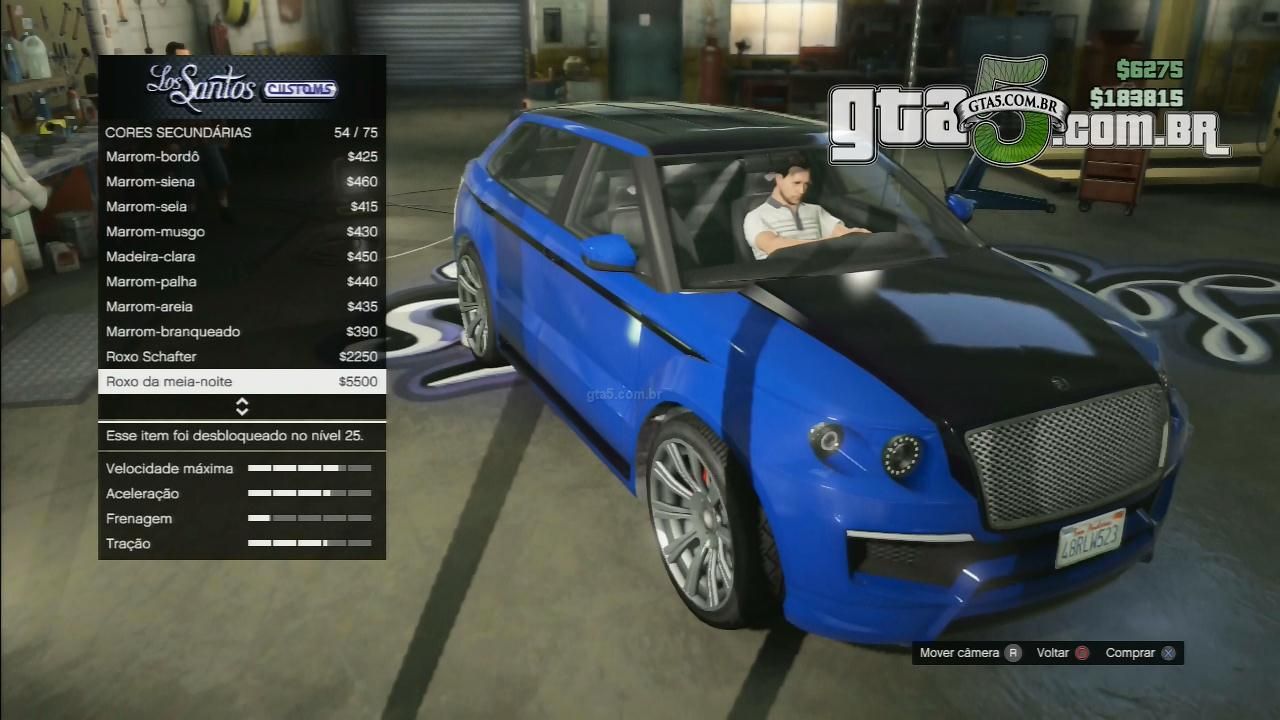
Task: Click the list scroll arrows indicator
Action: [x=242, y=407]
